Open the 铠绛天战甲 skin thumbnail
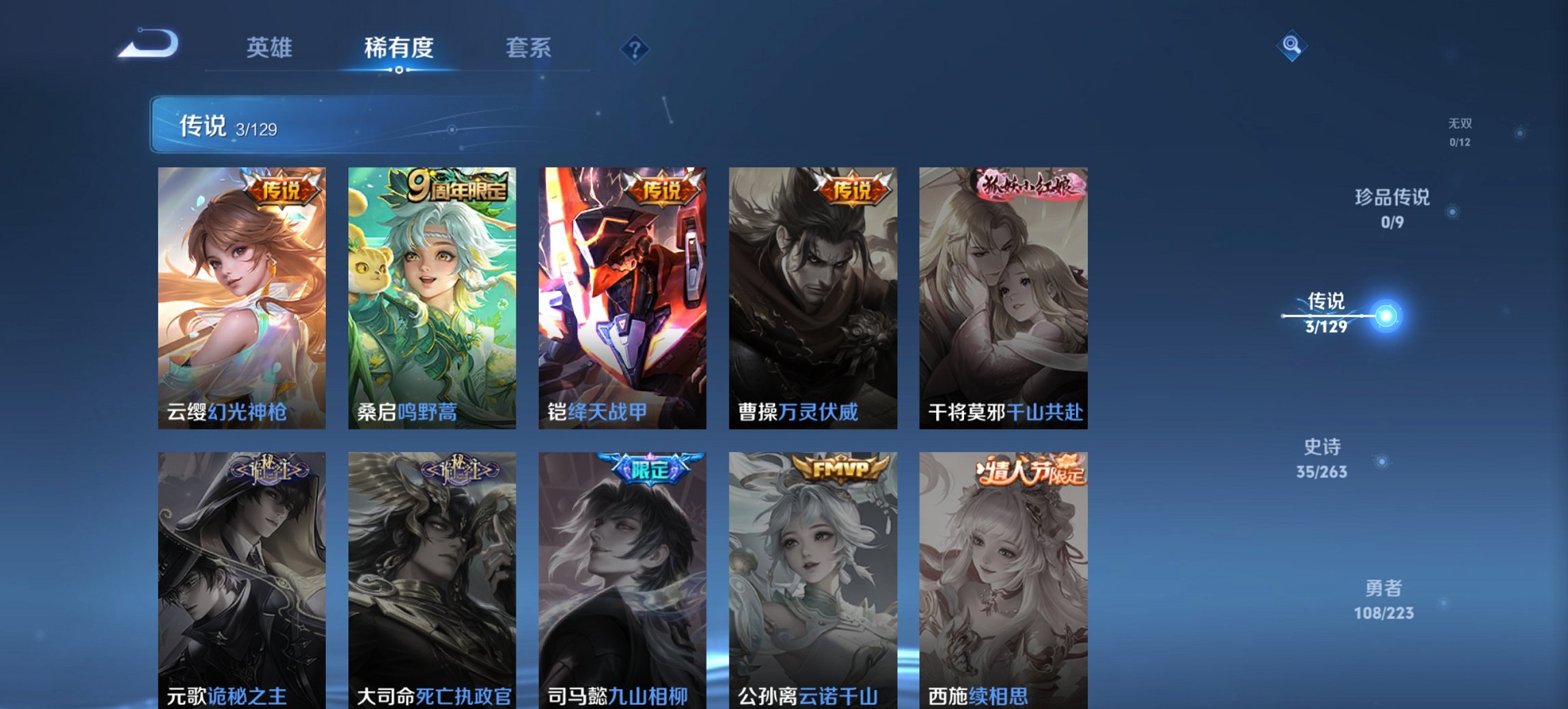 click(622, 294)
